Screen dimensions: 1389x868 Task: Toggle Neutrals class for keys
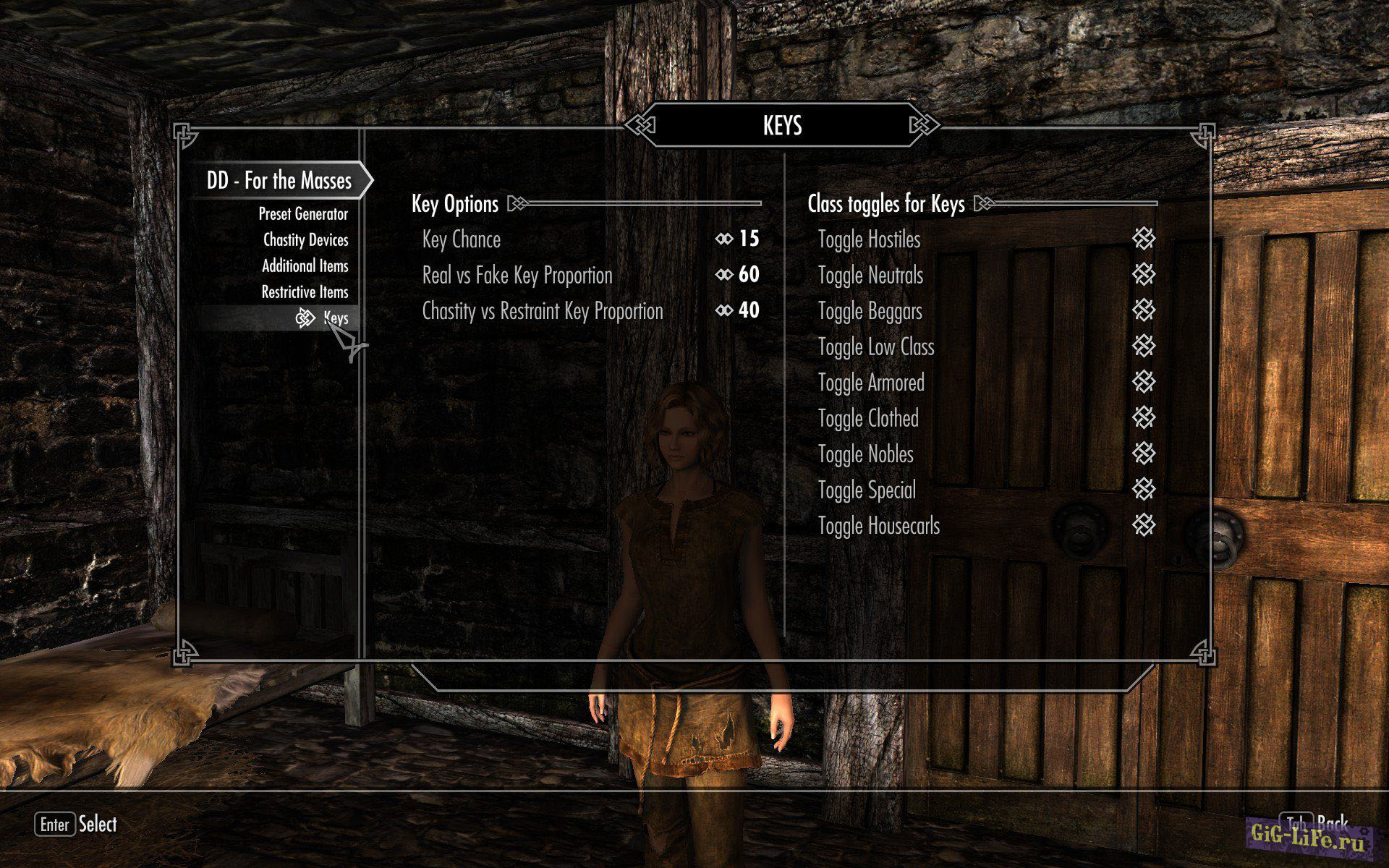(1143, 275)
